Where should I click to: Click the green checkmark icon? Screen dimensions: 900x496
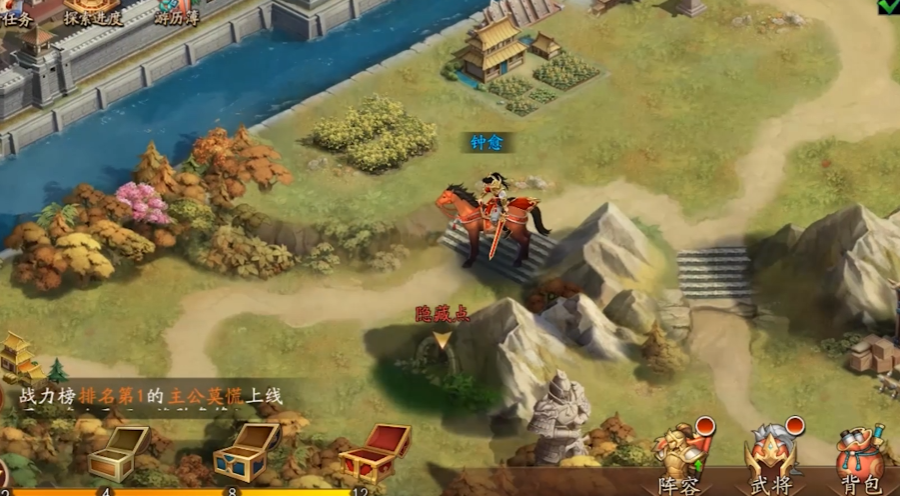888,6
